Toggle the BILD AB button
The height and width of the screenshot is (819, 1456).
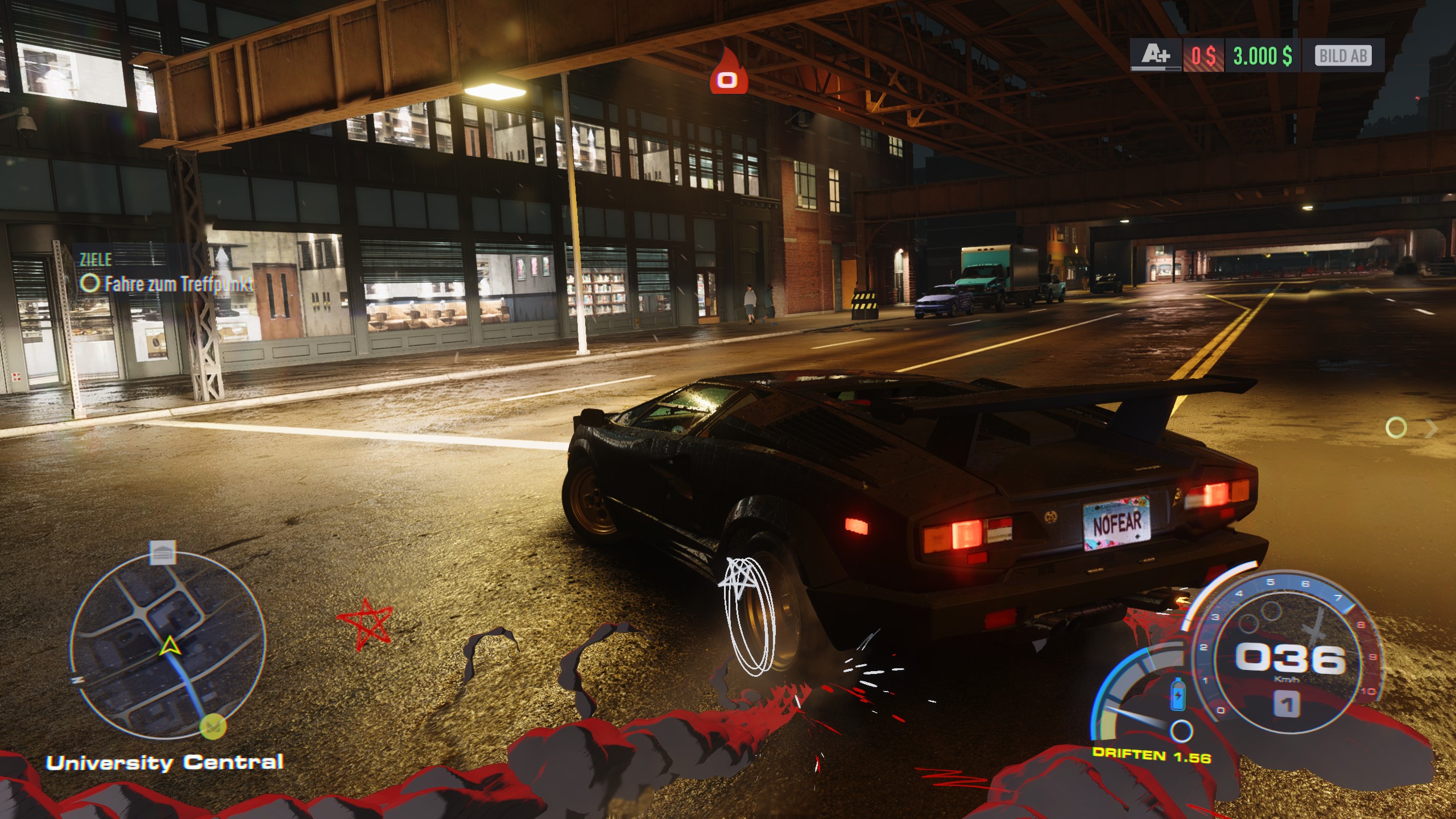1343,56
